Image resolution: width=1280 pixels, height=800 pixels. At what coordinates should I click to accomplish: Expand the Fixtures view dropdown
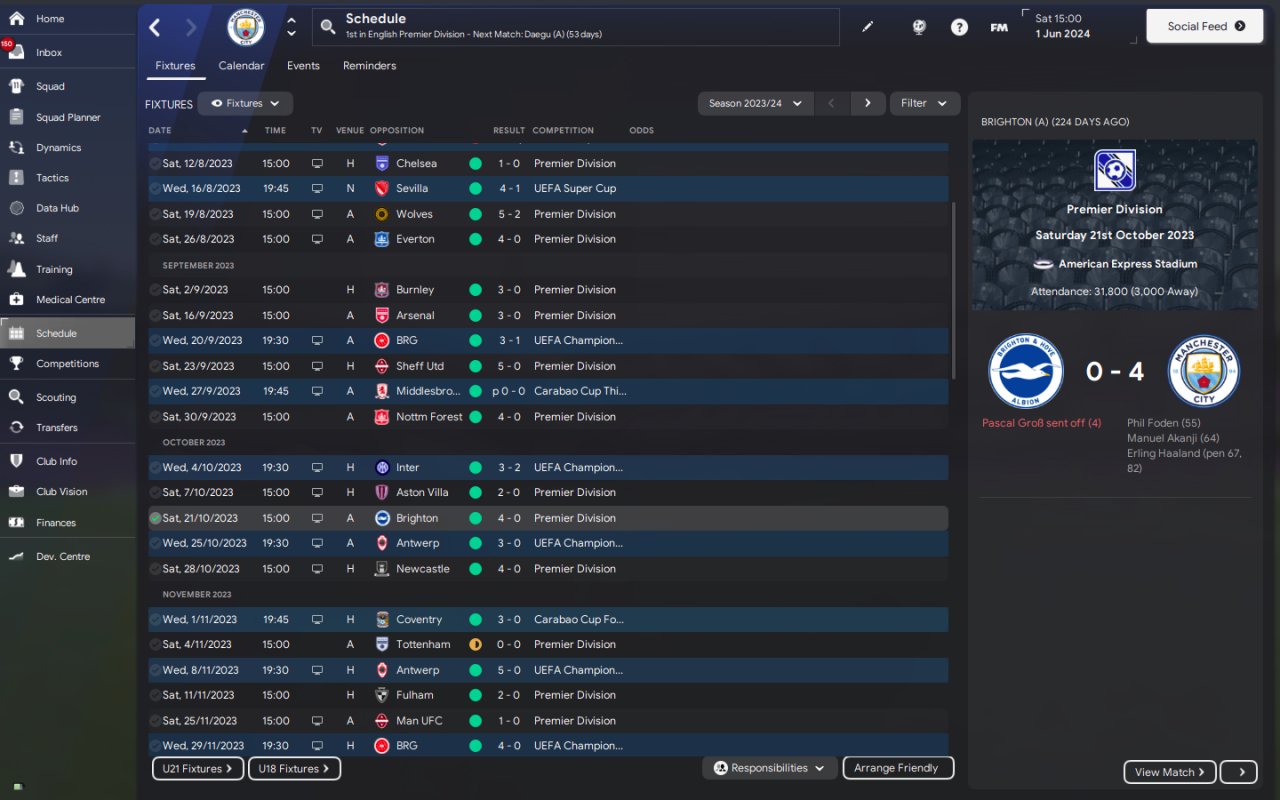(245, 103)
